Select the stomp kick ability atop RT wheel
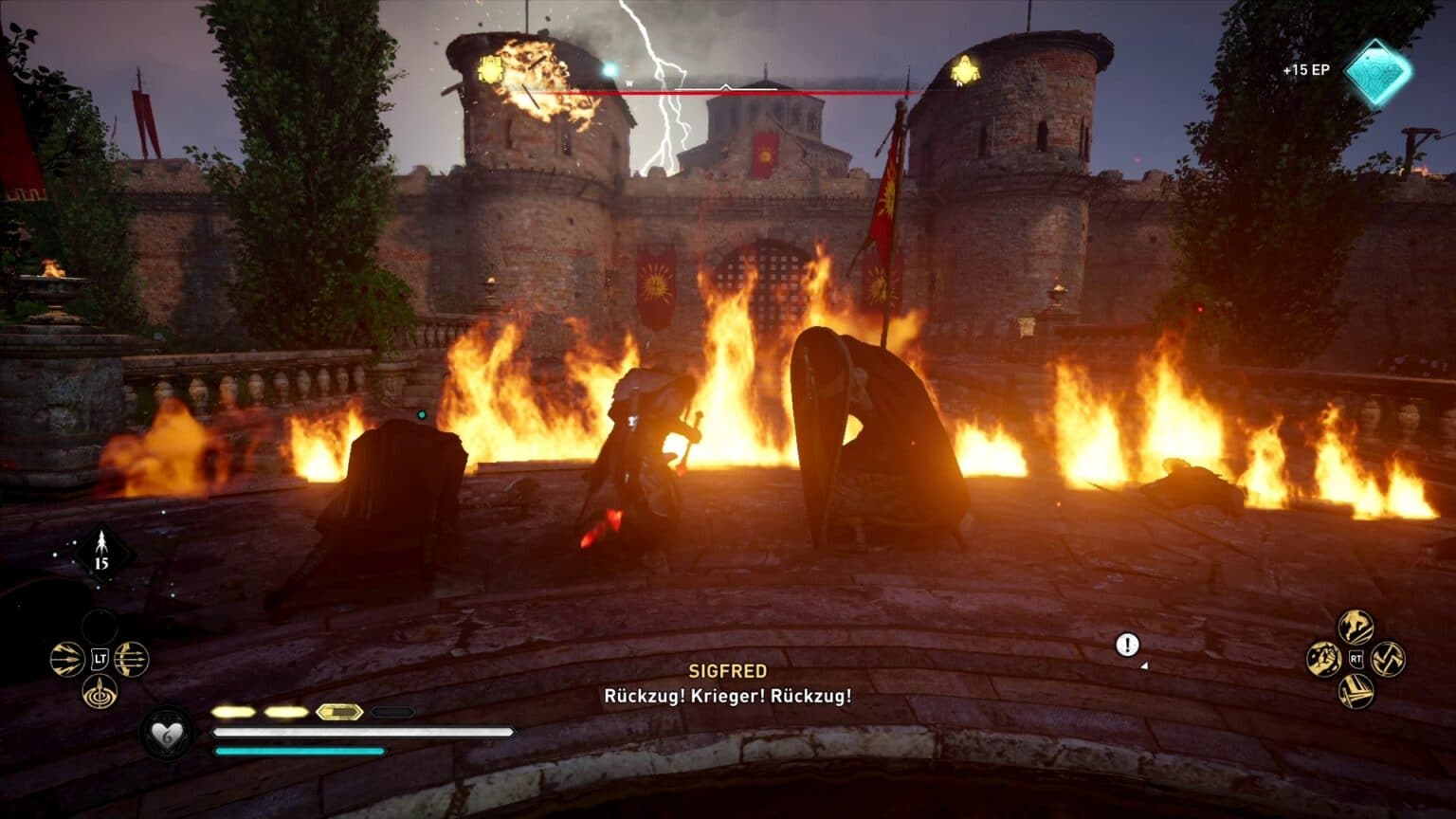1456x819 pixels. click(x=1356, y=628)
